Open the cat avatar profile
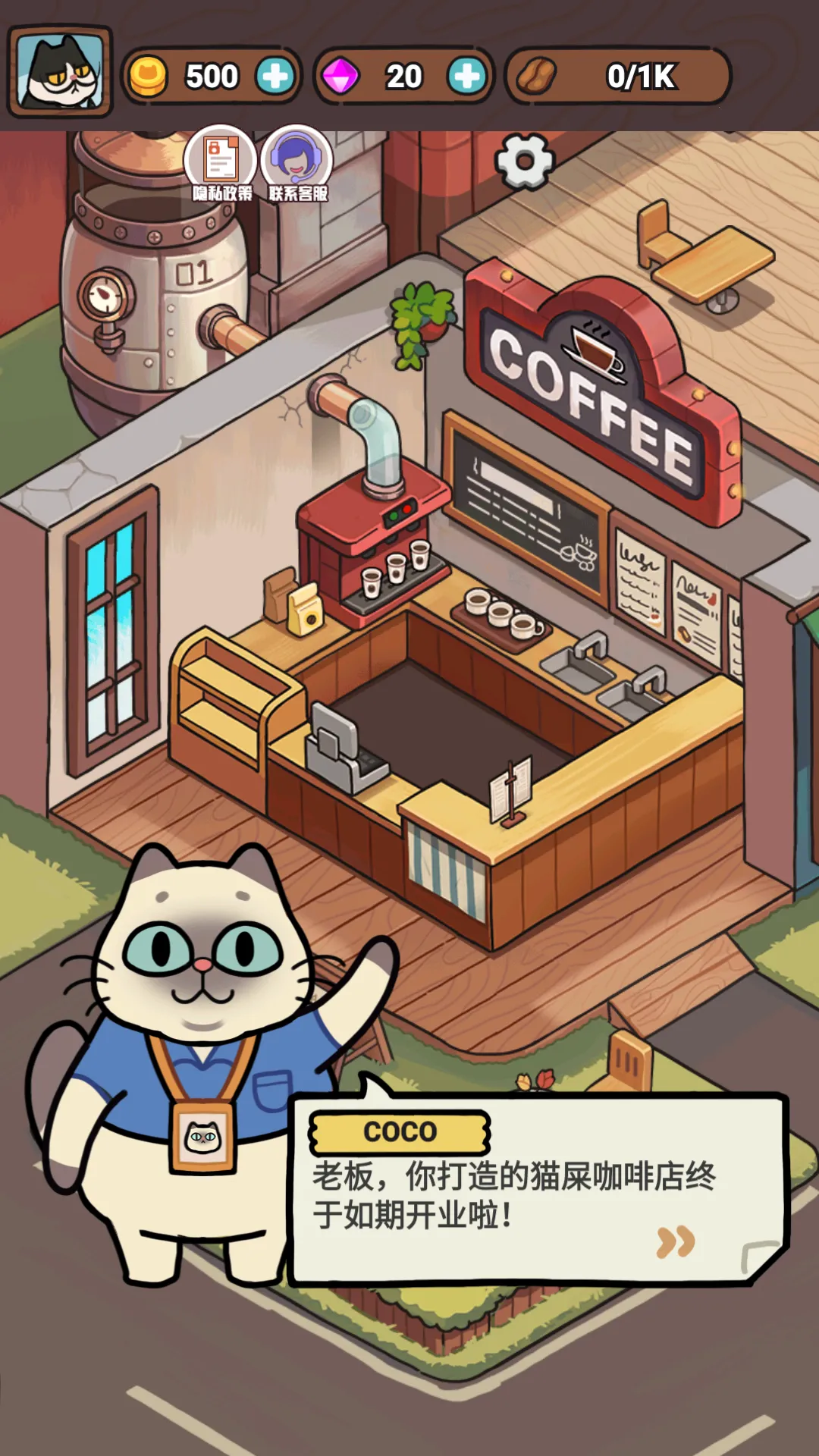 coord(60,71)
